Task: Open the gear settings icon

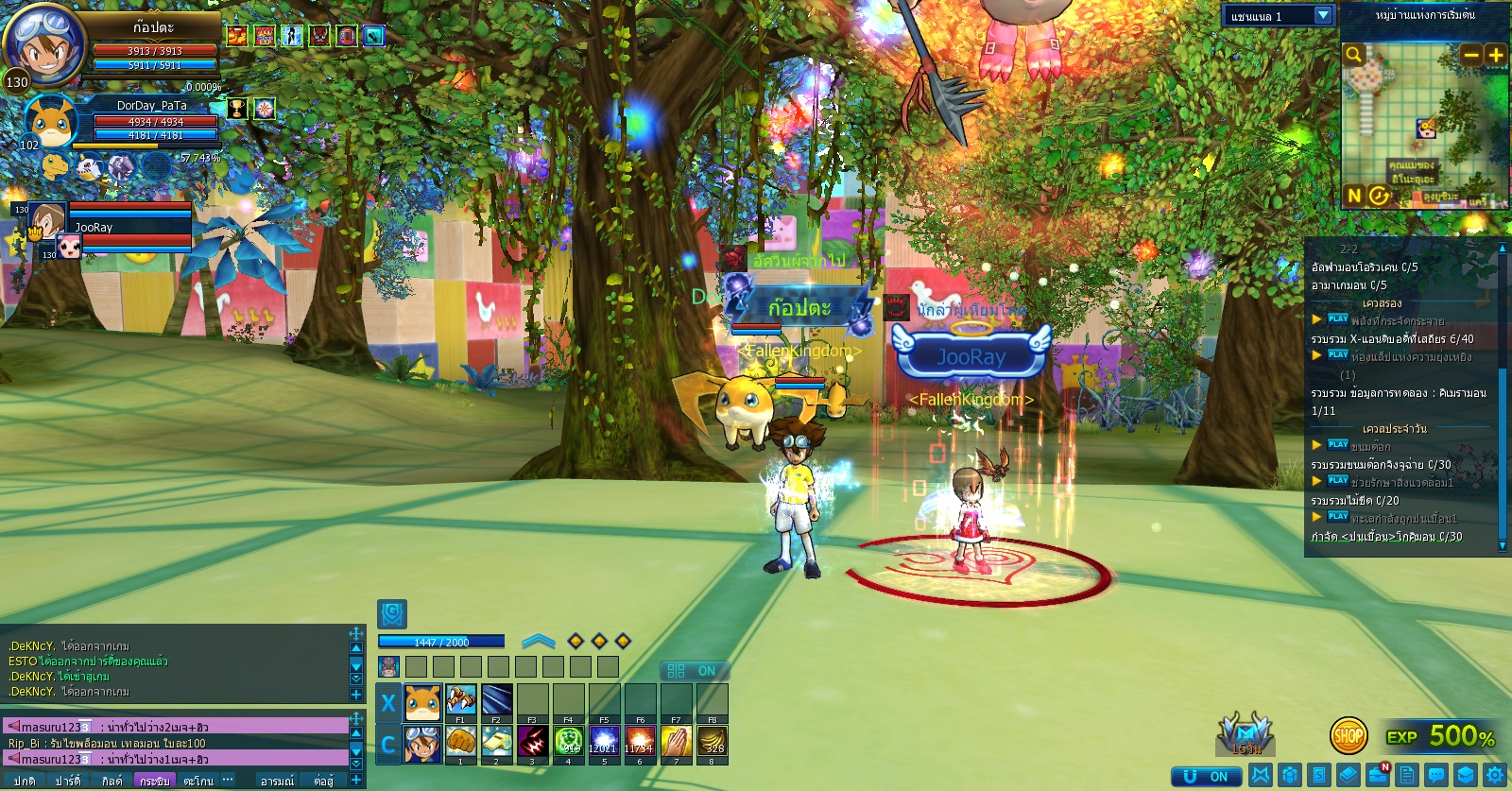Action: click(x=1495, y=775)
